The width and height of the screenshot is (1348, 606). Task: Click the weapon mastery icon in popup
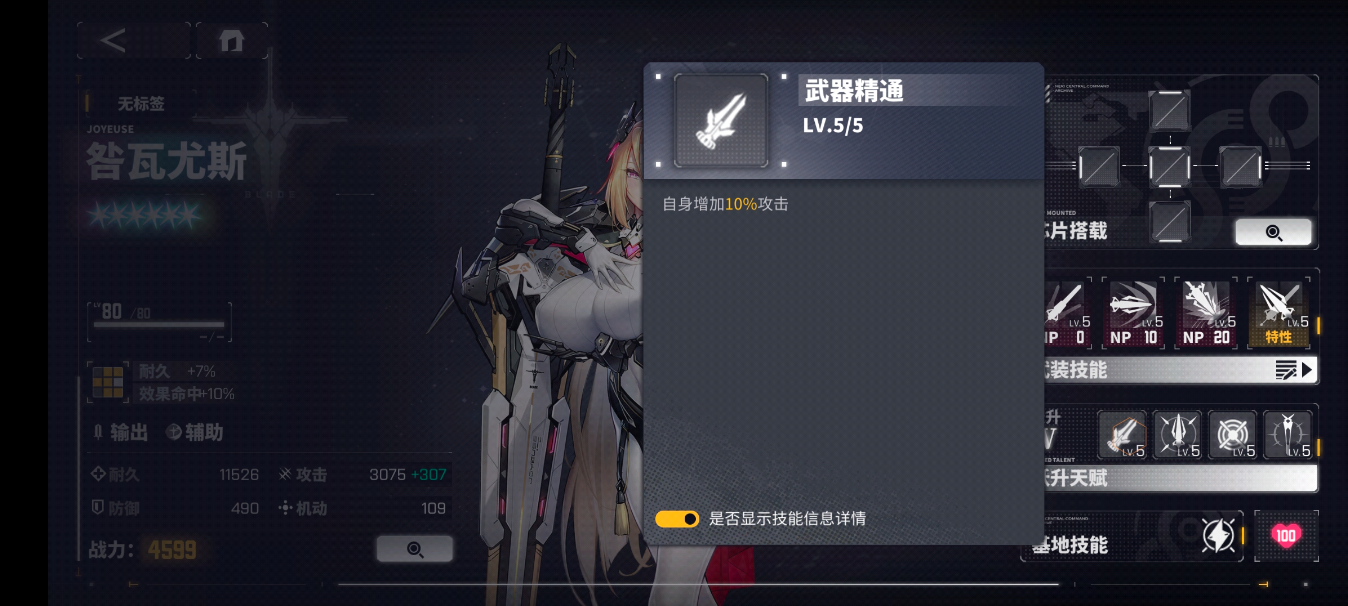(720, 120)
